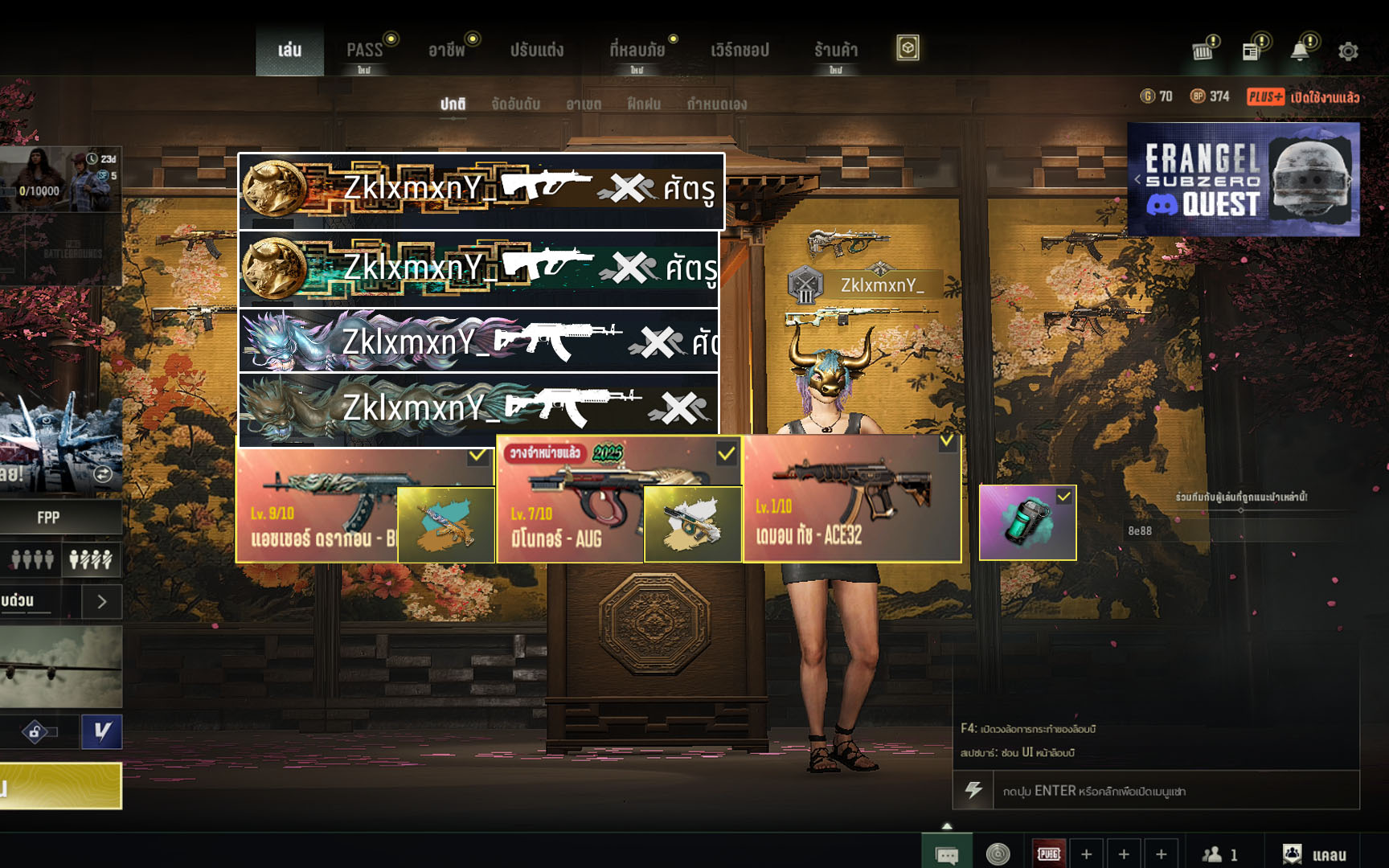The image size is (1389, 868).
Task: Open the แคลน clan panel
Action: 1315,854
